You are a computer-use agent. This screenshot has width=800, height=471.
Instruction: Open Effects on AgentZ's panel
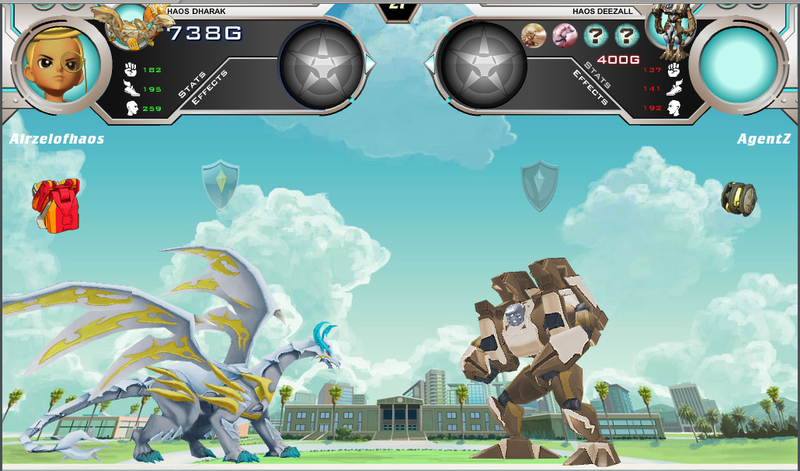[589, 88]
